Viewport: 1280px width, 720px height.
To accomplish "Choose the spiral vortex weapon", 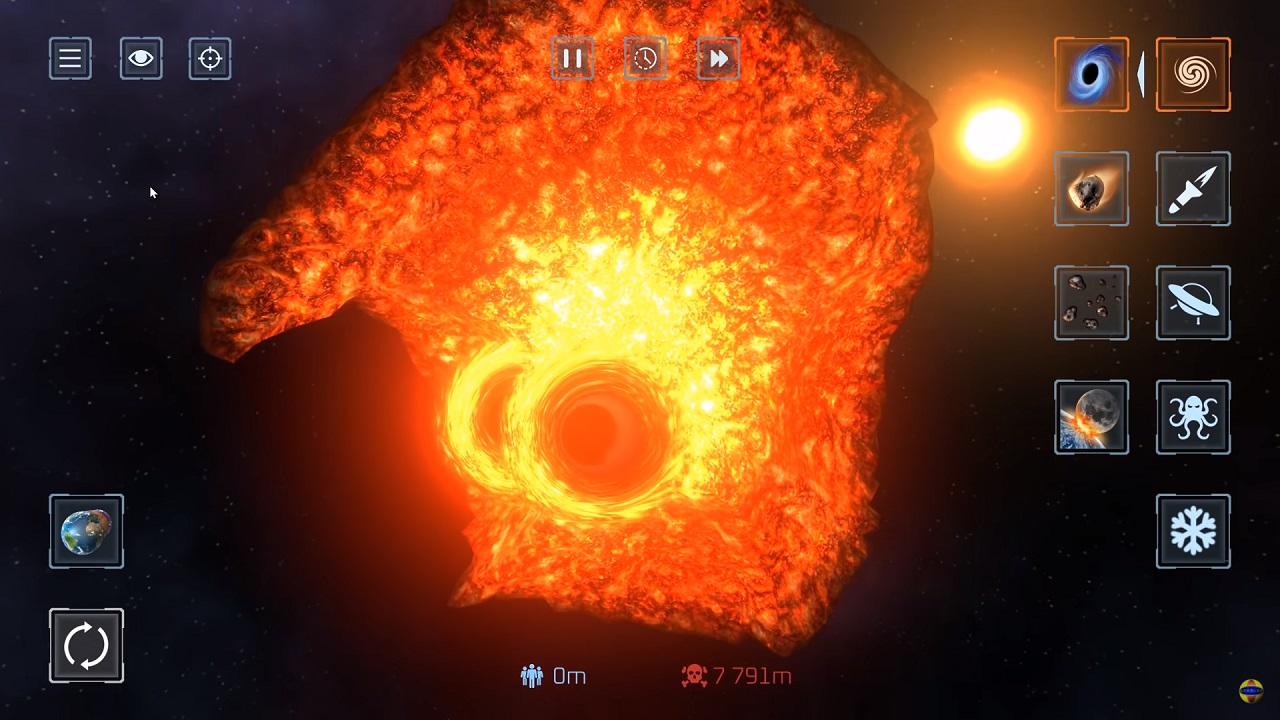I will tap(1193, 75).
